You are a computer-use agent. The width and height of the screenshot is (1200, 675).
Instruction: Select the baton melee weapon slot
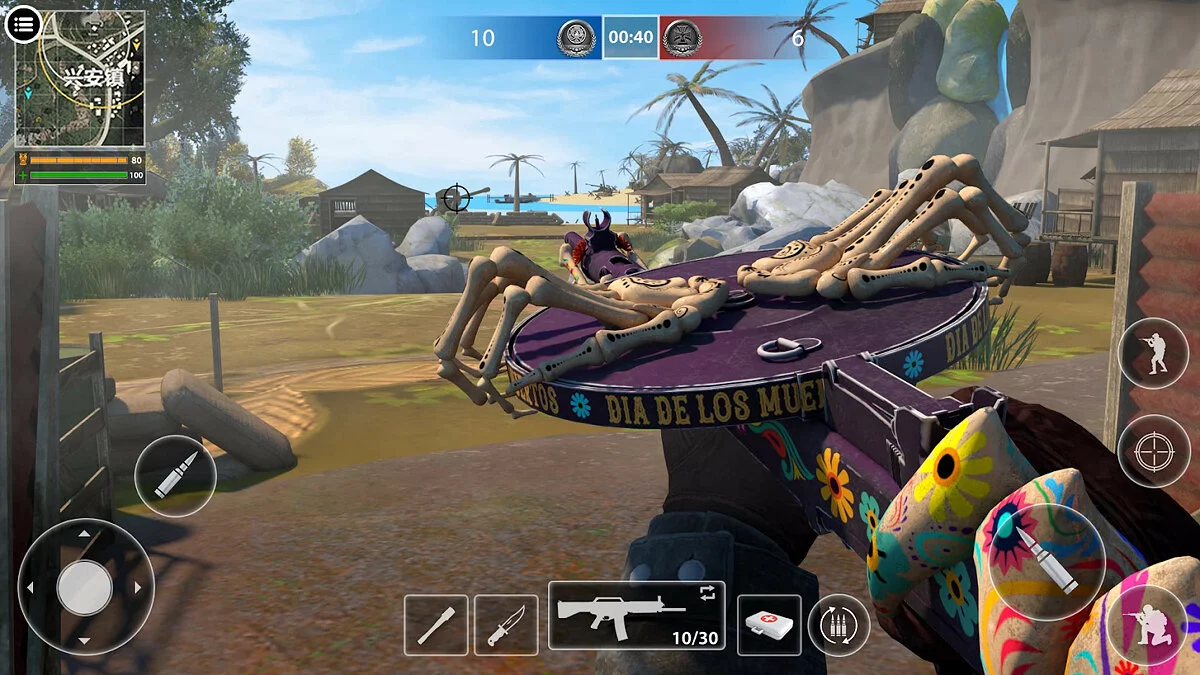coord(436,625)
